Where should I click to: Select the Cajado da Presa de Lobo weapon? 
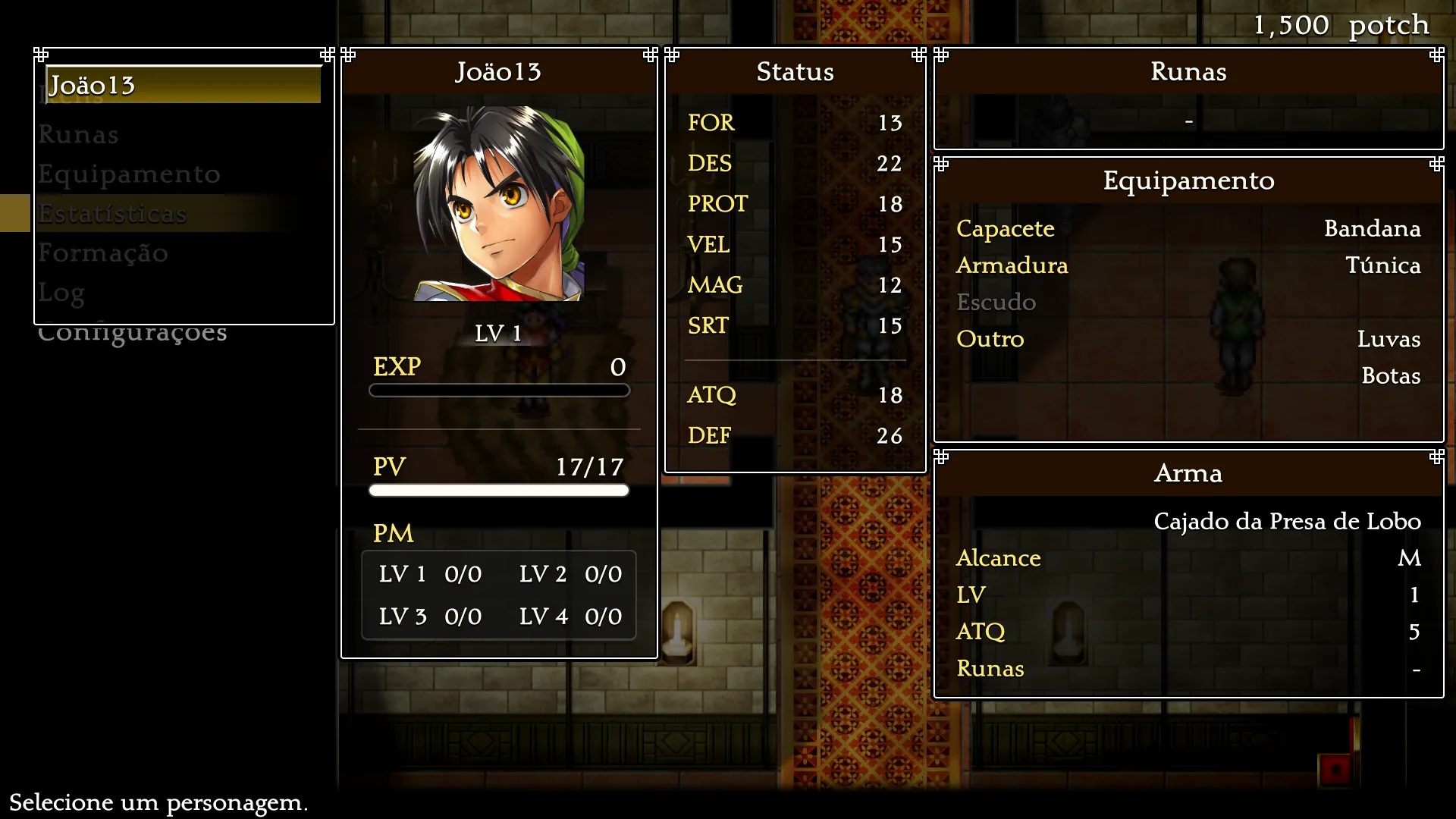coord(1287,522)
